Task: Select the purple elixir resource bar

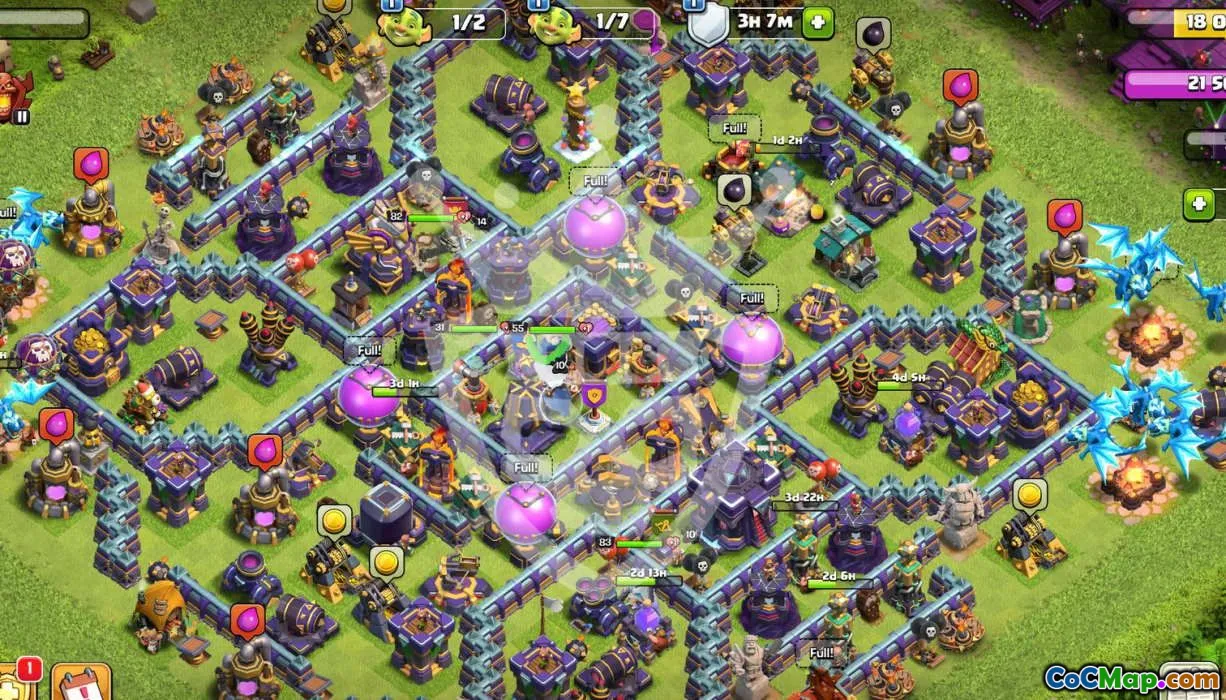Action: pos(1176,84)
